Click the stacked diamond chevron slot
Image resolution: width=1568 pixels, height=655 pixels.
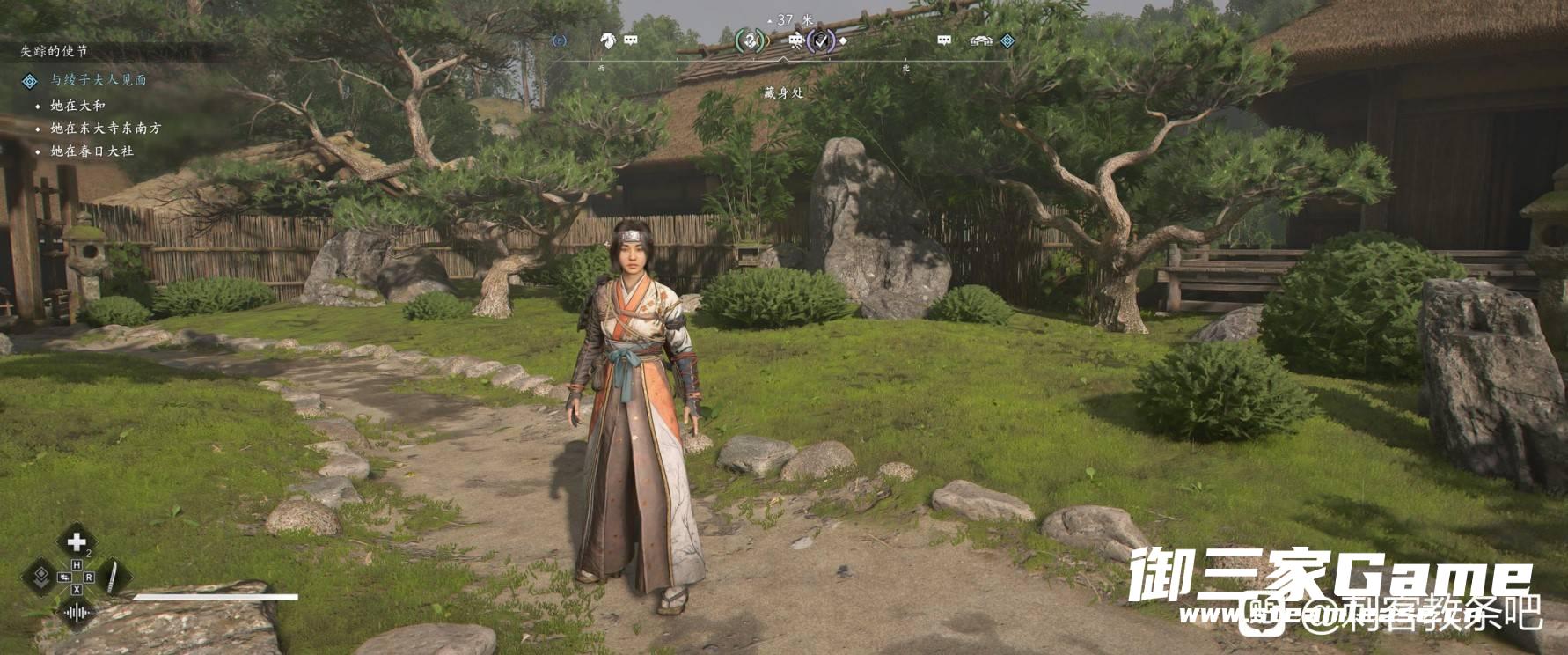(x=40, y=578)
